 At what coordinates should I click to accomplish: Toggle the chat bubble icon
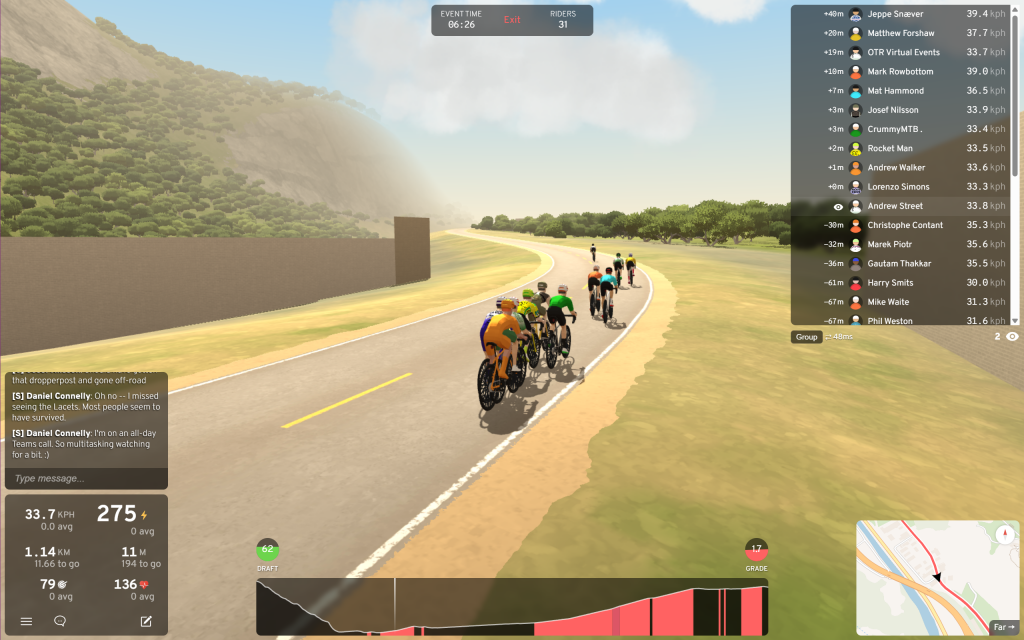coord(60,621)
